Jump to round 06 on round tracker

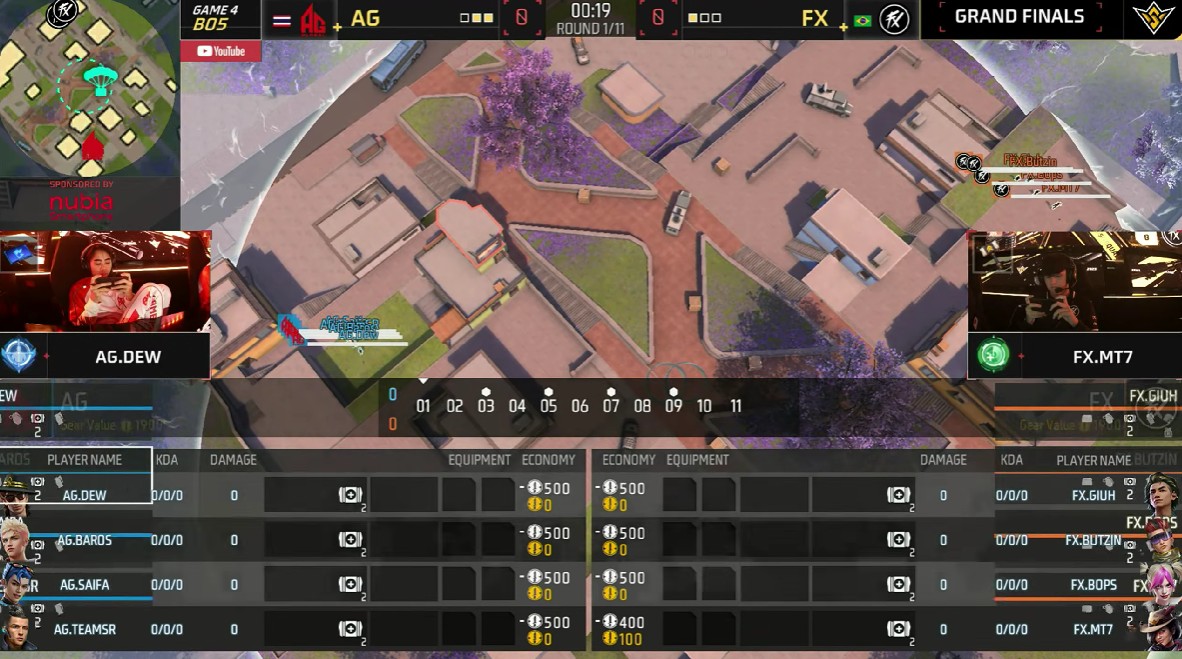[x=580, y=406]
